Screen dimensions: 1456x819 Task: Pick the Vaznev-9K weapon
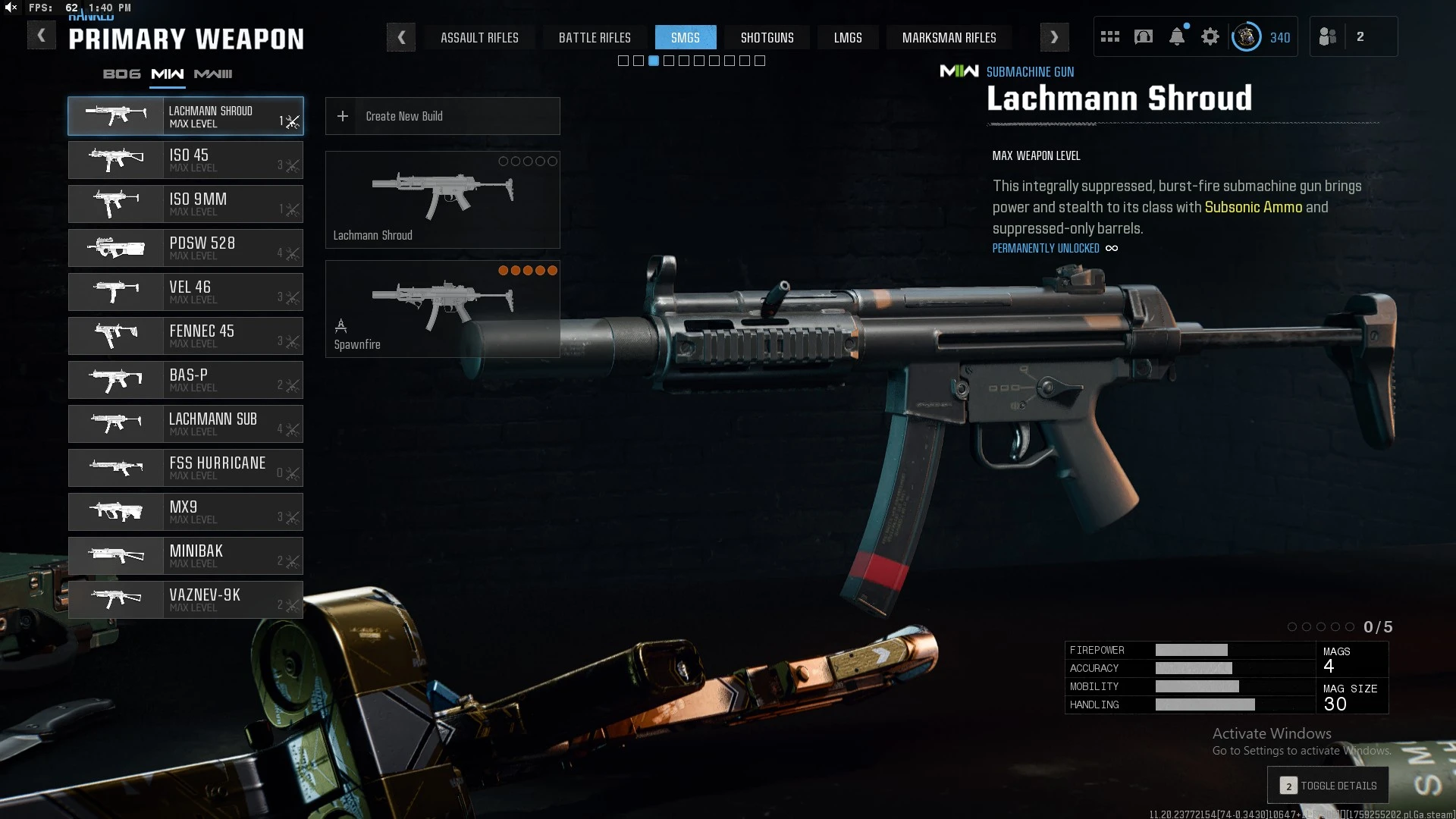click(x=186, y=600)
